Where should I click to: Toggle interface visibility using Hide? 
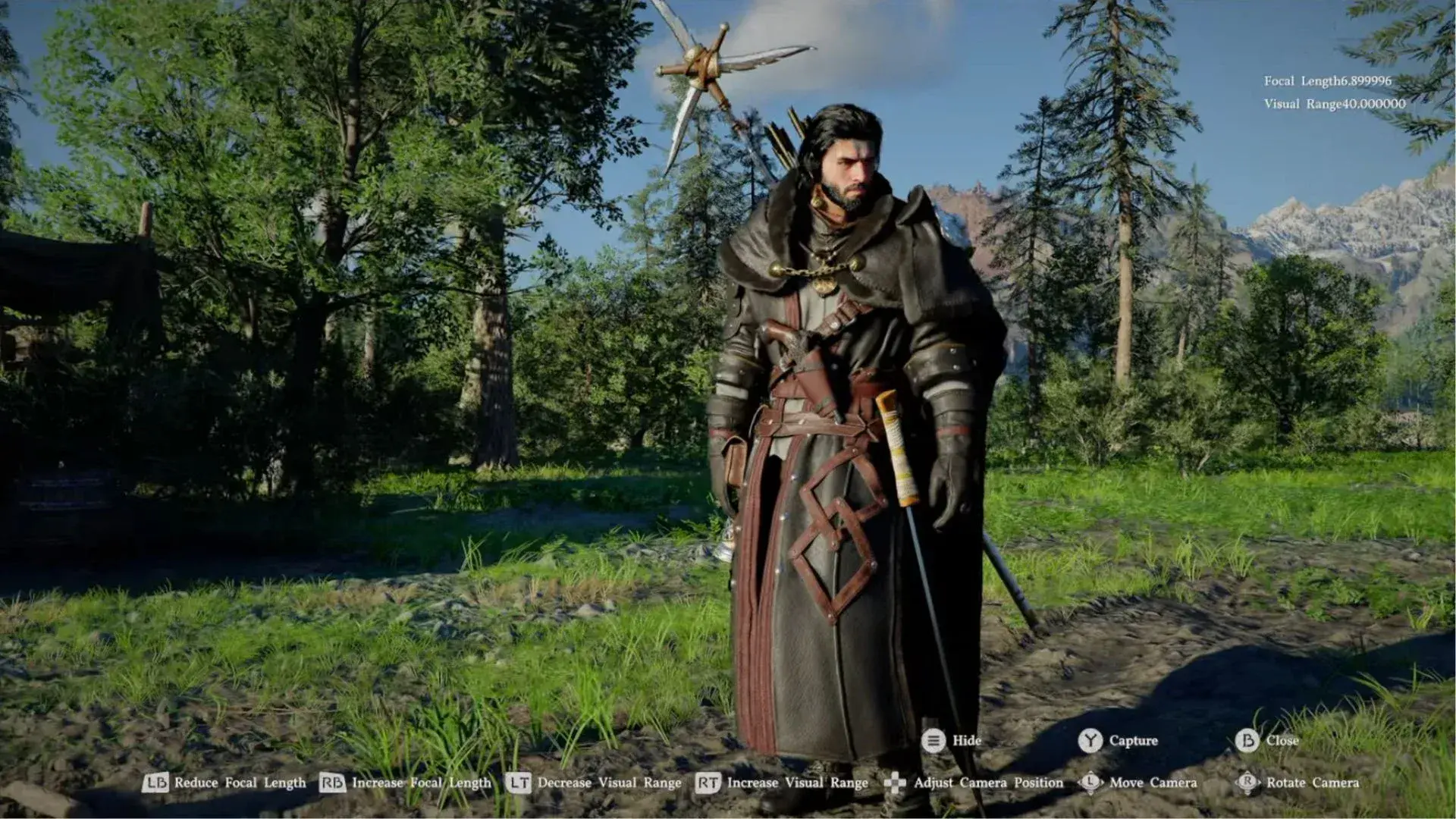(x=967, y=741)
